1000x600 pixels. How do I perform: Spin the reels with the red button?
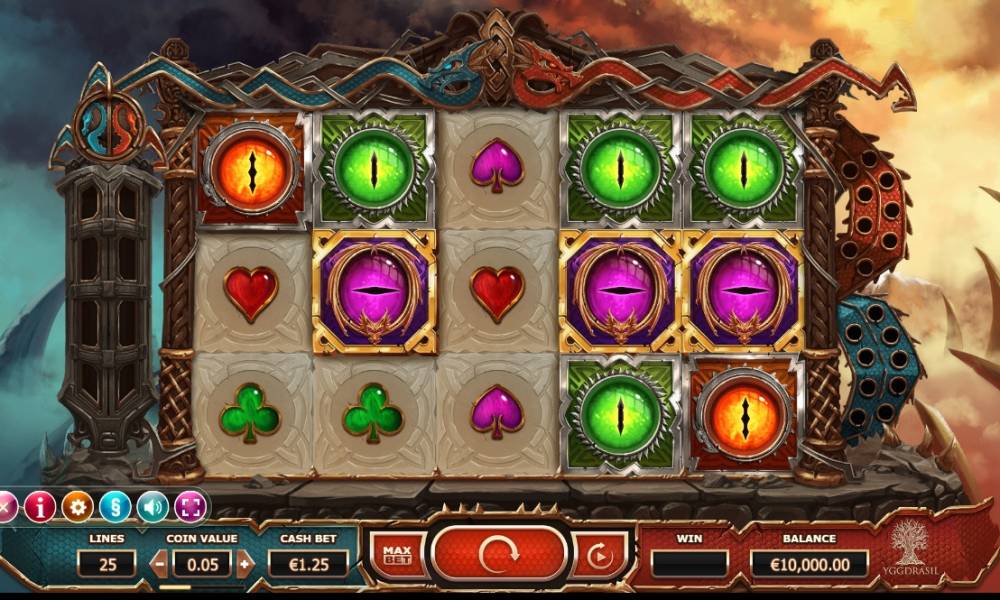pyautogui.click(x=498, y=553)
